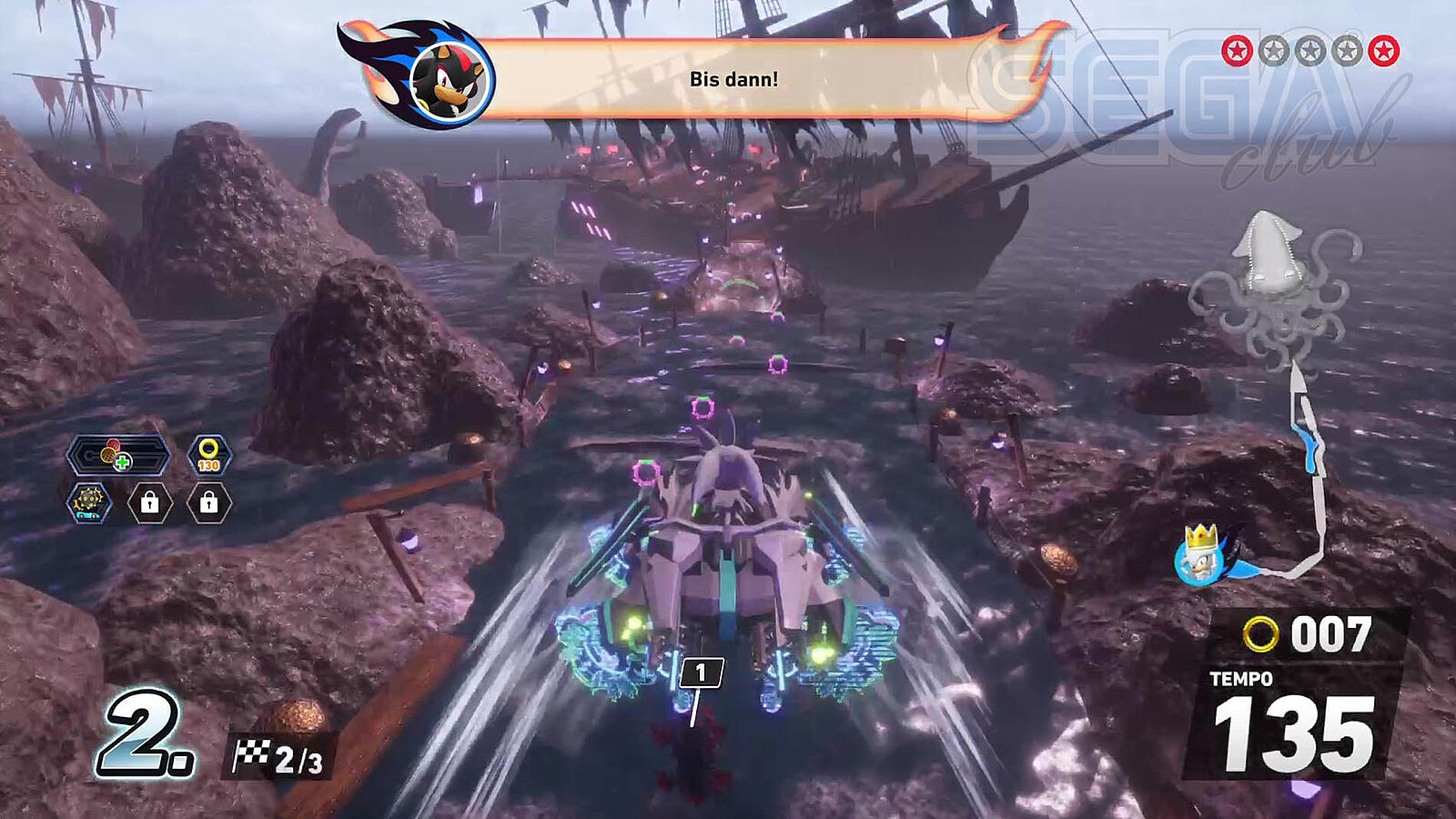Viewport: 1456px width, 819px height.
Task: Click the gold ring 130 gadget icon
Action: pyautogui.click(x=209, y=454)
